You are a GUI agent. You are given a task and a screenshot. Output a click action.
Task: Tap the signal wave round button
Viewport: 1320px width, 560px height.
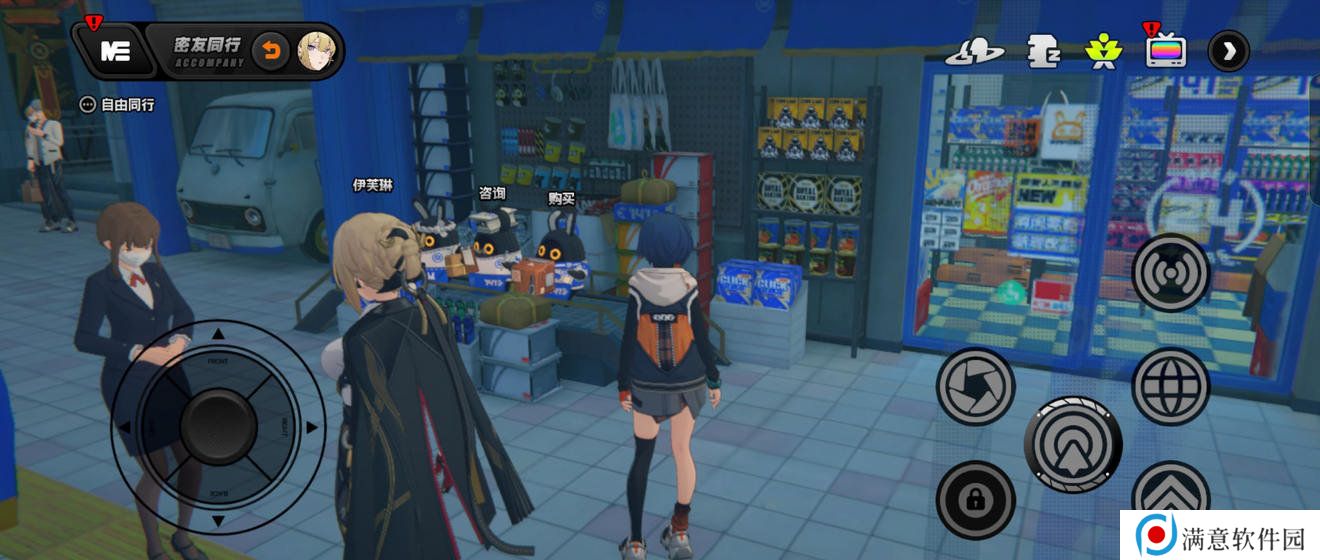click(x=1171, y=273)
